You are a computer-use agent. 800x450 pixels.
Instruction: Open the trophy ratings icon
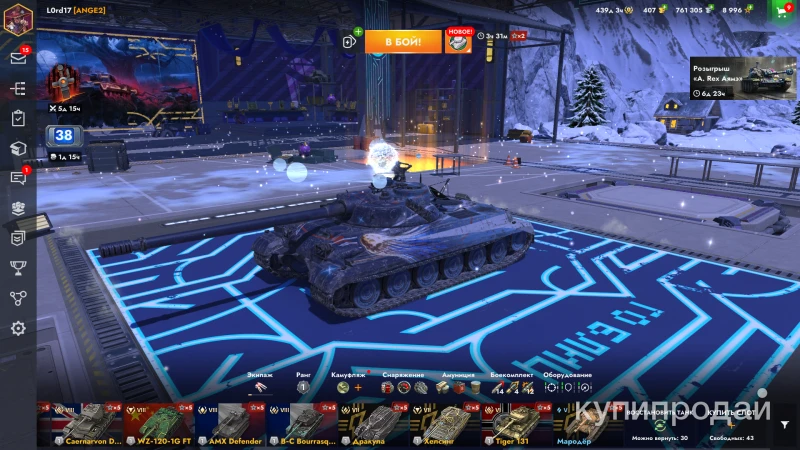click(17, 267)
